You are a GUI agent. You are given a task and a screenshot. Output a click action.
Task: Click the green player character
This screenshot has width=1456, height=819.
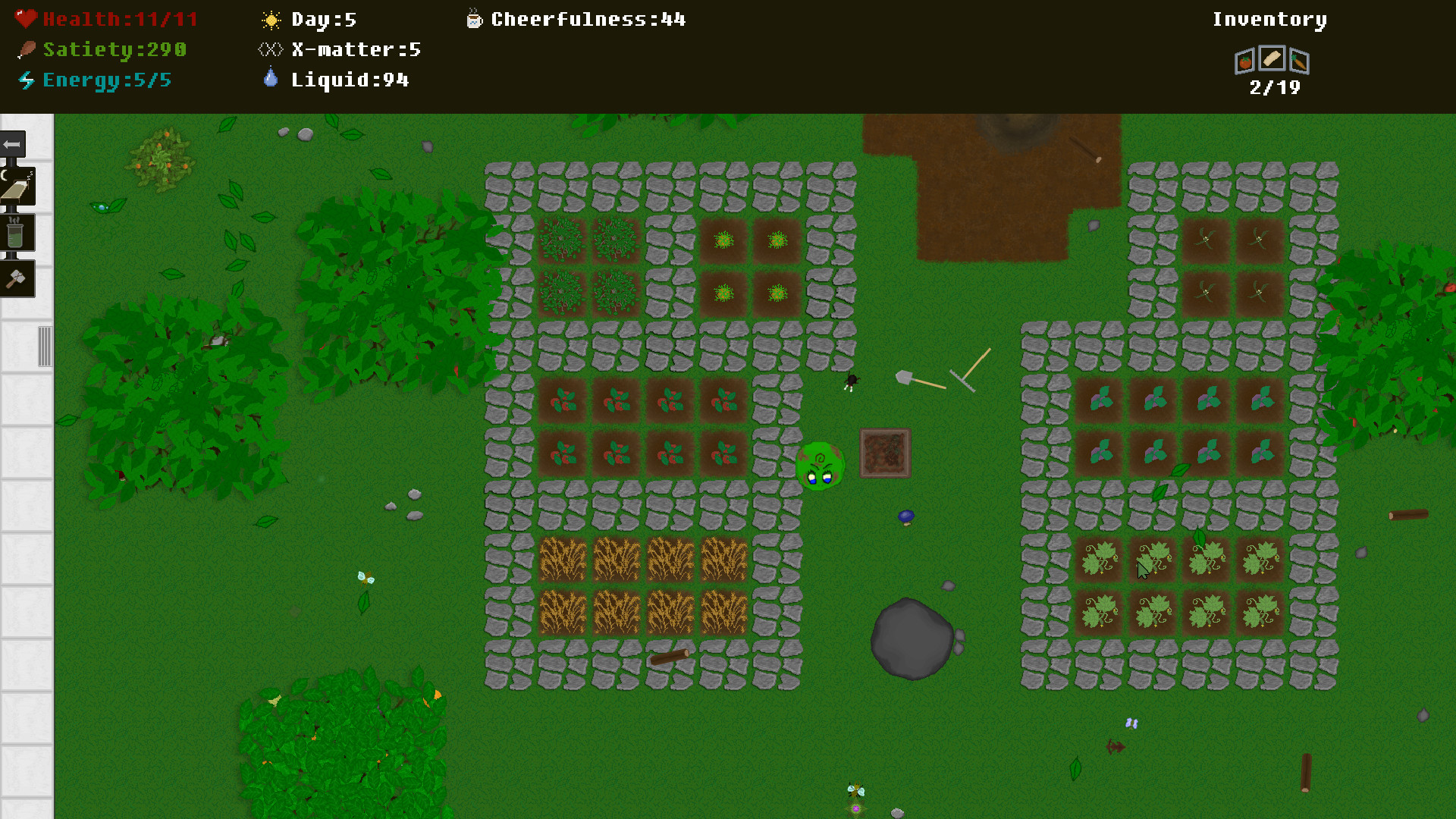pyautogui.click(x=822, y=465)
